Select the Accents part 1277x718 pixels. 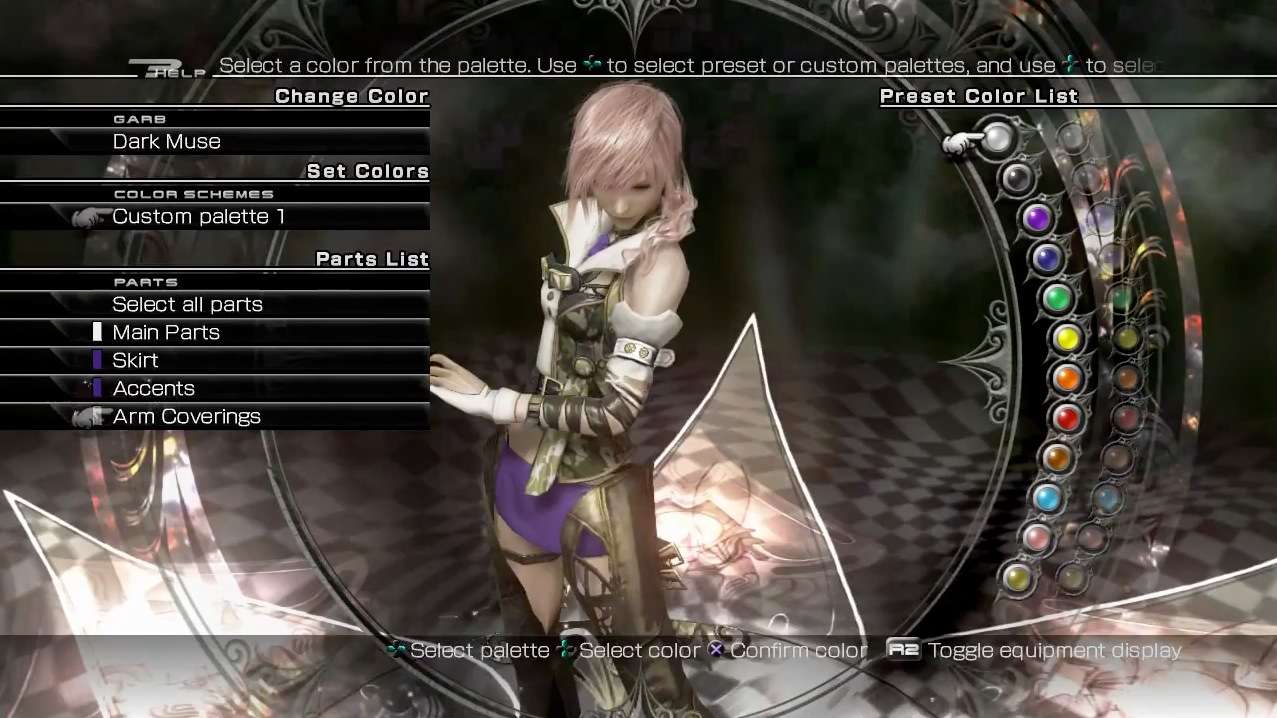click(153, 389)
